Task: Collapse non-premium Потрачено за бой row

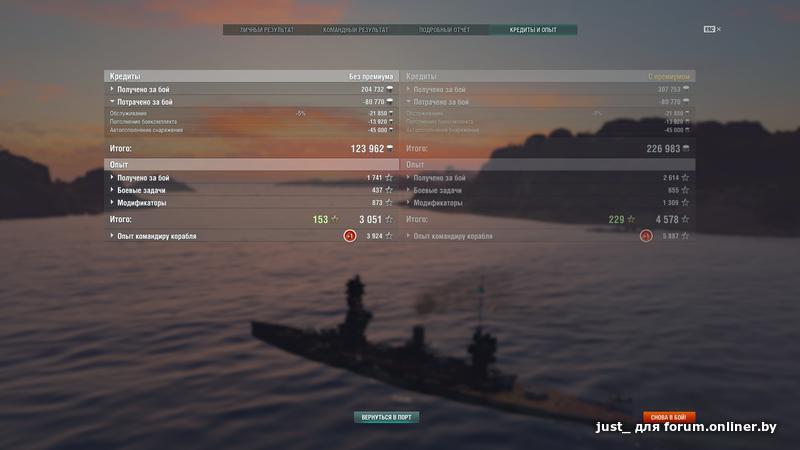Action: coord(145,101)
